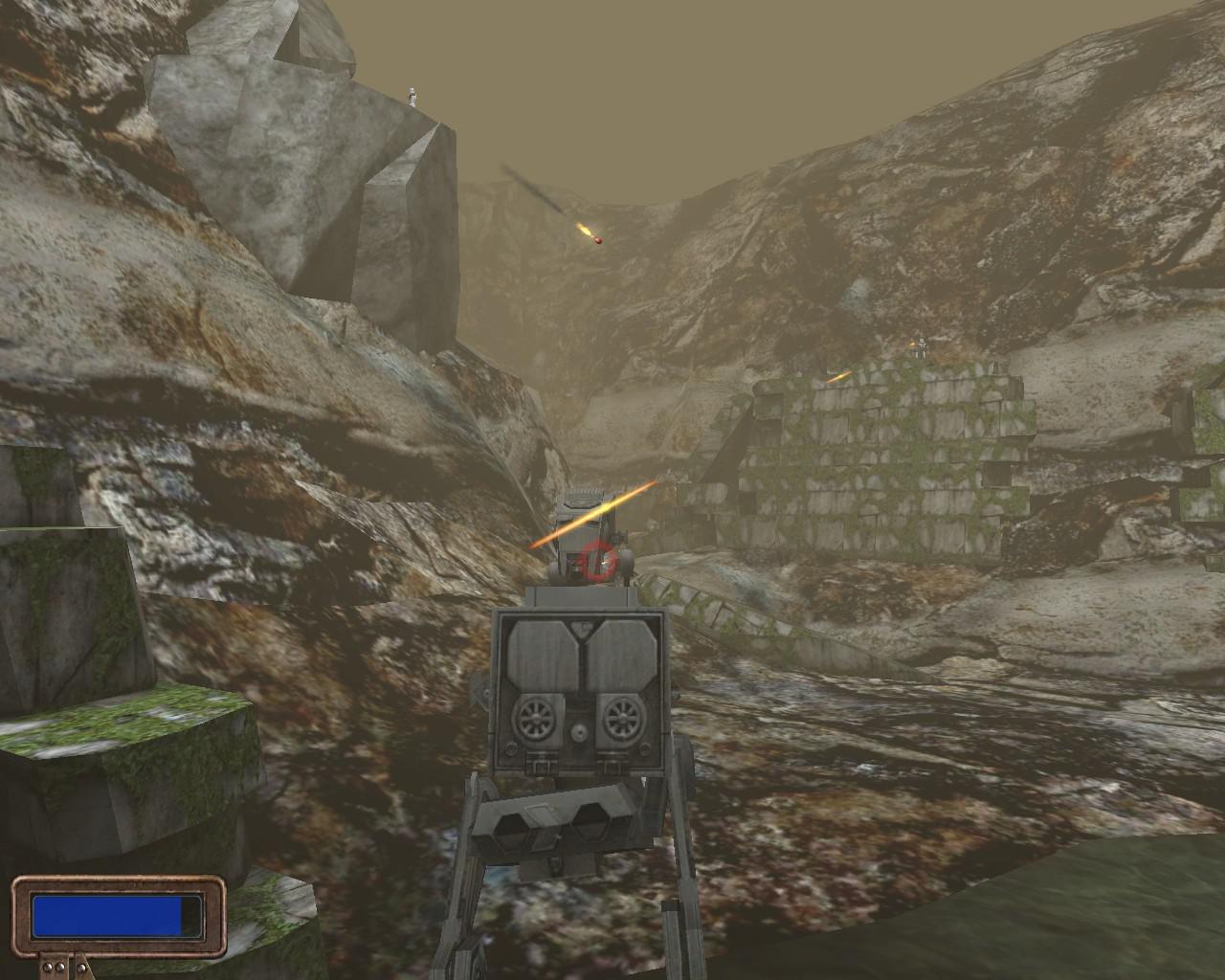Click the small circular bolt between the vents
1225x980 pixels.
578,734
